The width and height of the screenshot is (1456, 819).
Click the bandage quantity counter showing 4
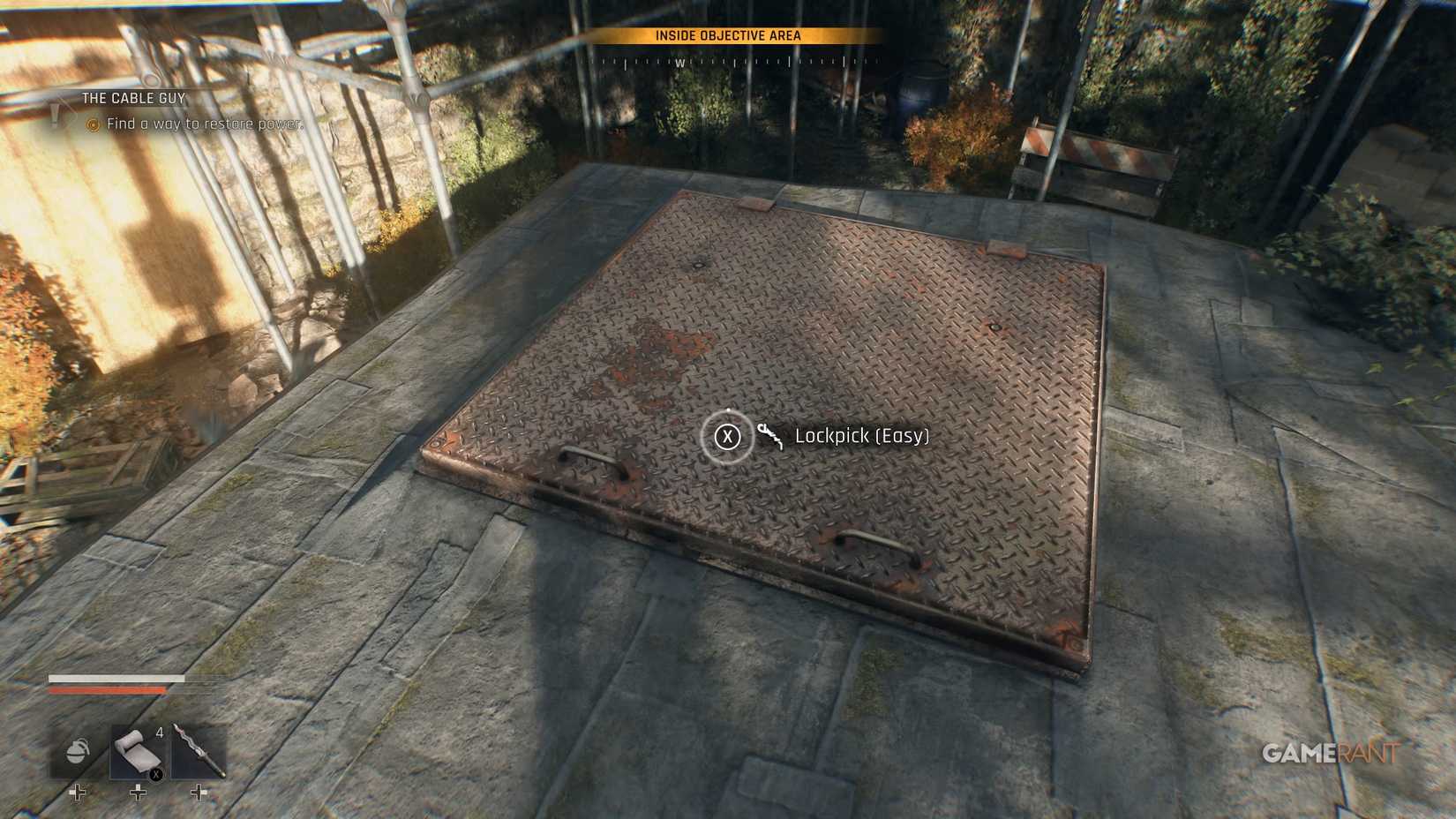[160, 732]
